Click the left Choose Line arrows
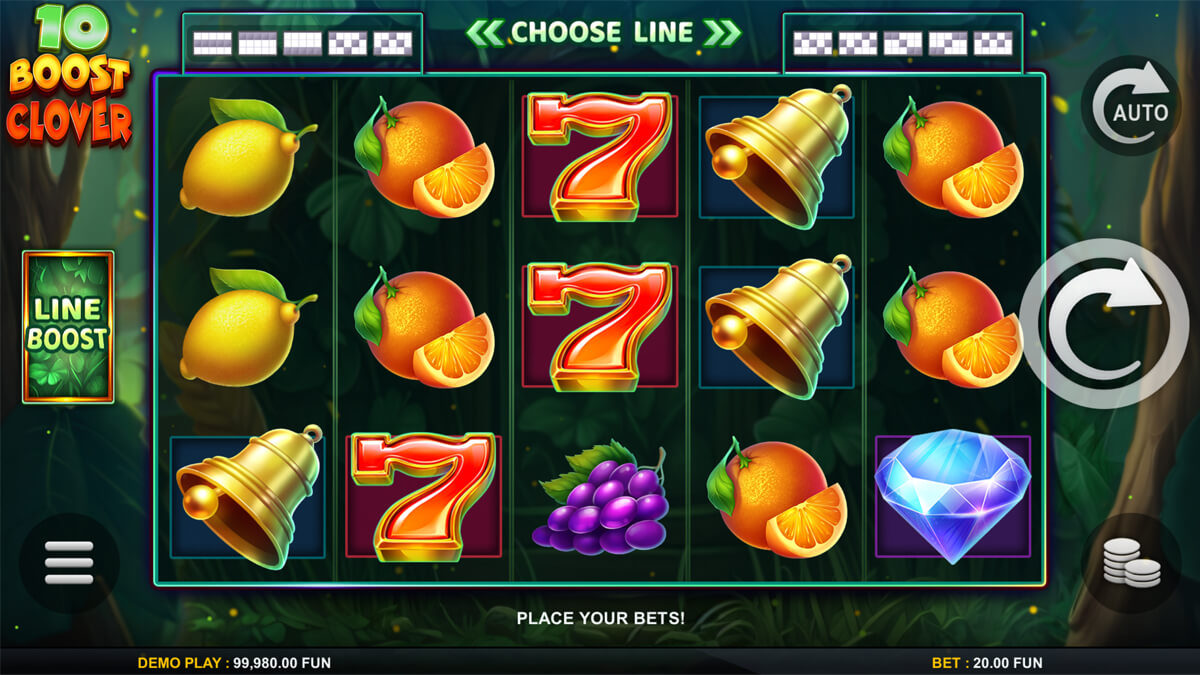 point(484,33)
